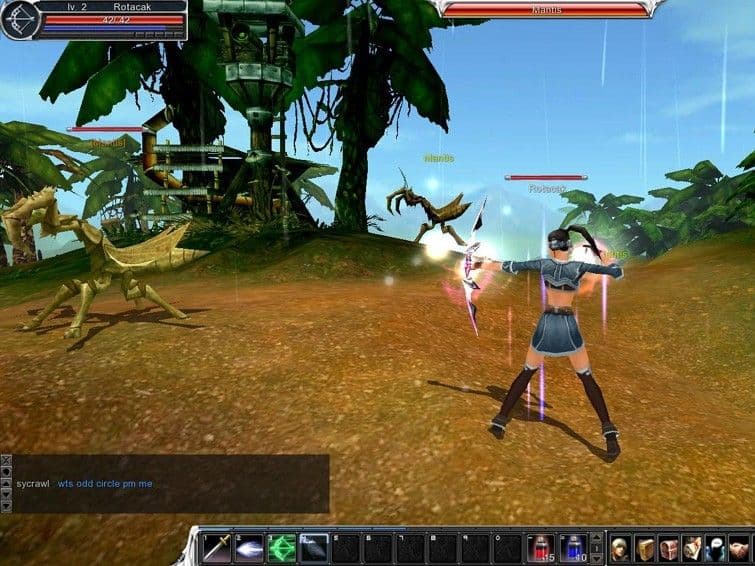755x566 pixels.
Task: Click the bow class emblem portrait
Action: pyautogui.click(x=20, y=20)
